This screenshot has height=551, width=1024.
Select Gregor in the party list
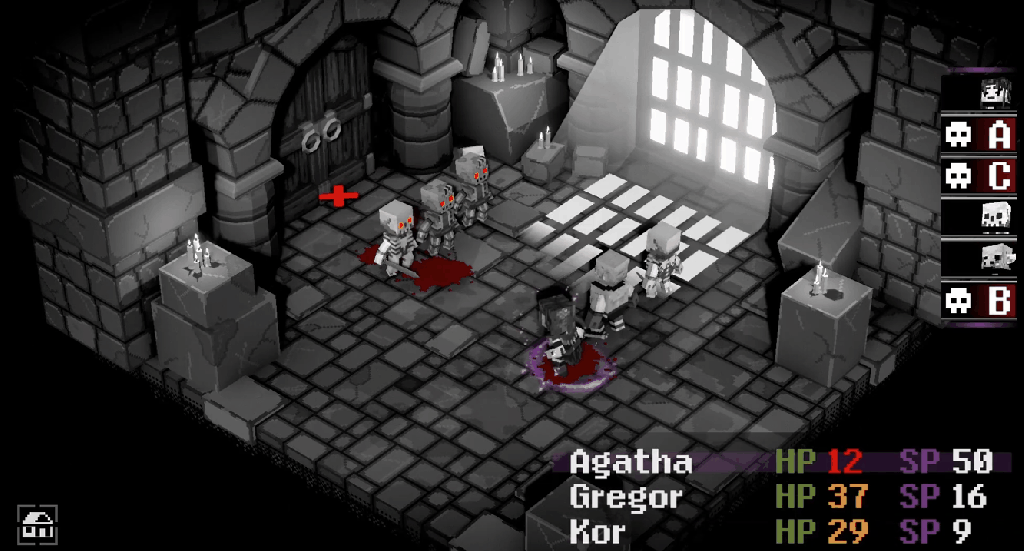[x=627, y=496]
